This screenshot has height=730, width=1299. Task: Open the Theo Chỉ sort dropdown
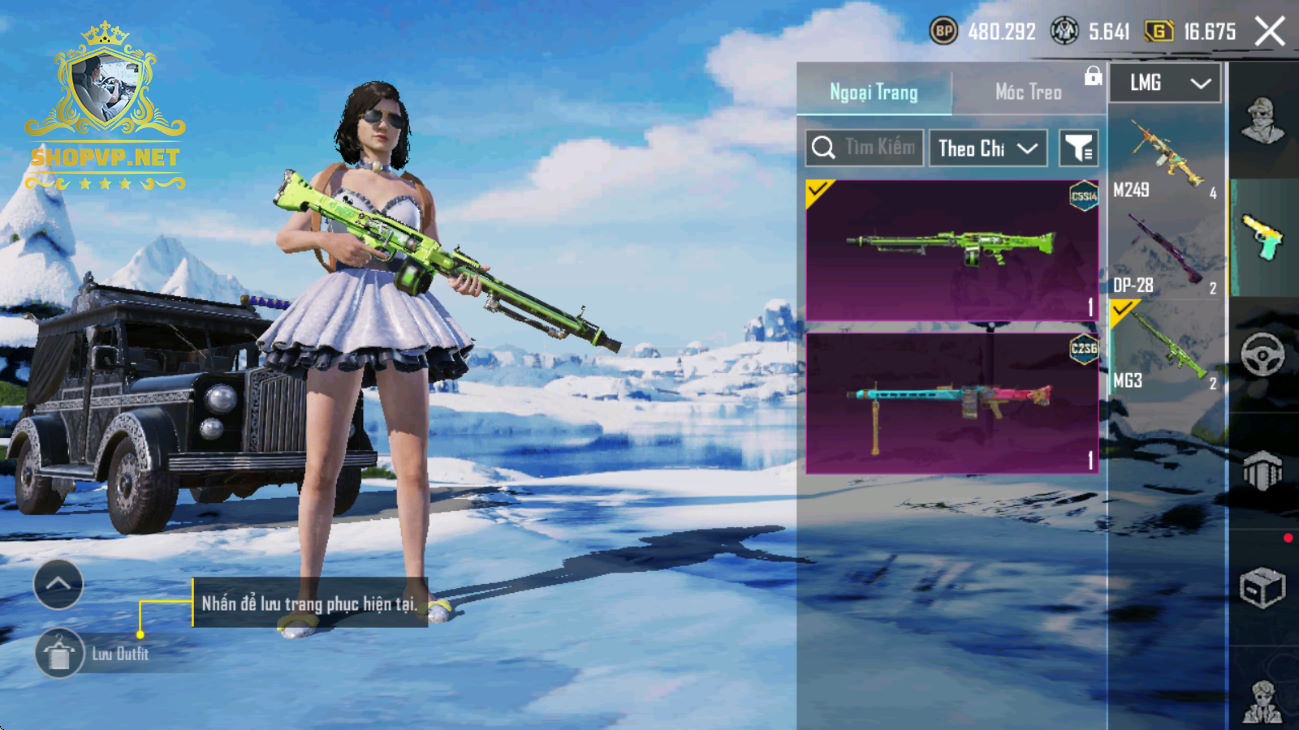[x=988, y=148]
